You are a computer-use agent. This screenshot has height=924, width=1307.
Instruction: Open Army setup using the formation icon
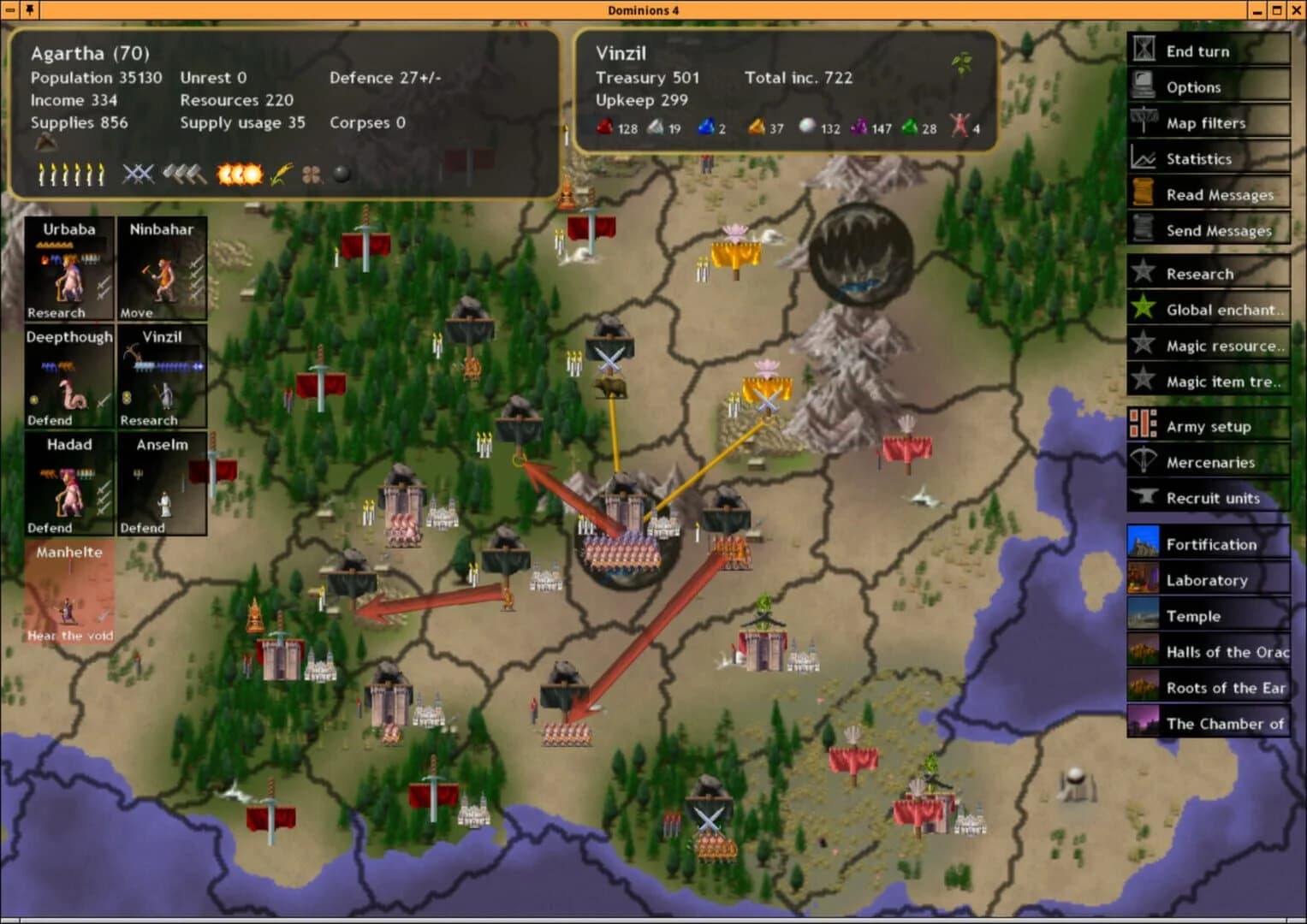tap(1143, 425)
